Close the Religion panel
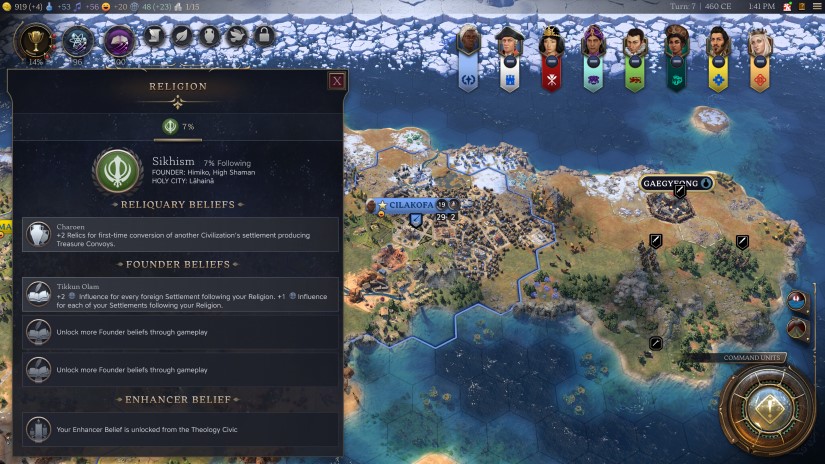Viewport: 825px width, 464px height. pyautogui.click(x=337, y=81)
